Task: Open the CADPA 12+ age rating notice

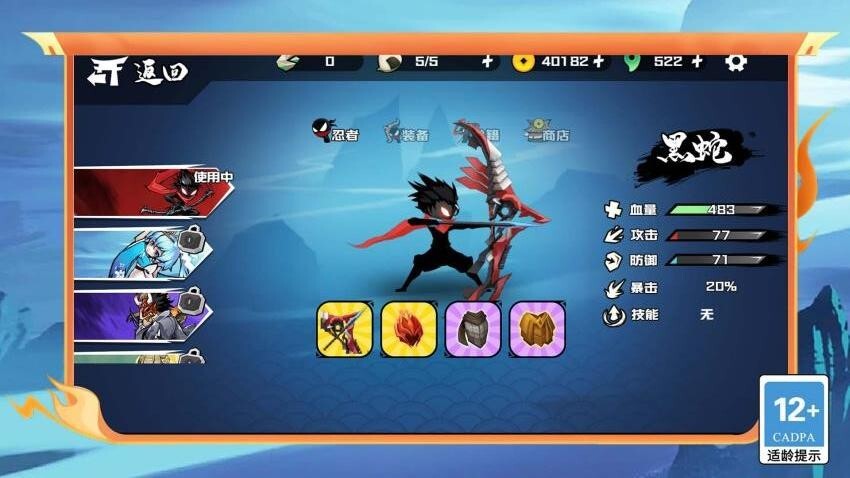Action: (x=793, y=420)
